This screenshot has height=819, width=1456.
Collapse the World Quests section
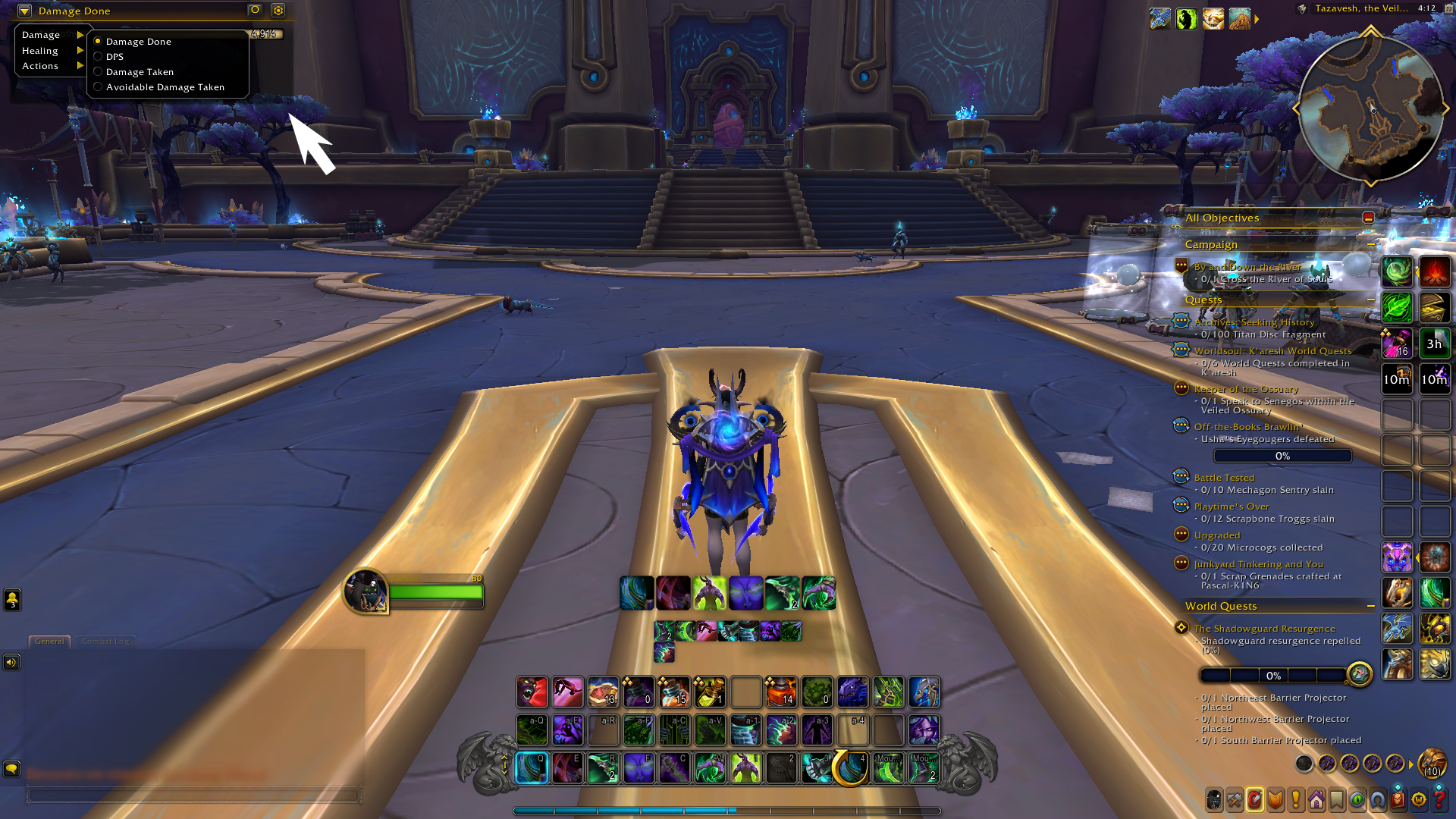point(1372,606)
